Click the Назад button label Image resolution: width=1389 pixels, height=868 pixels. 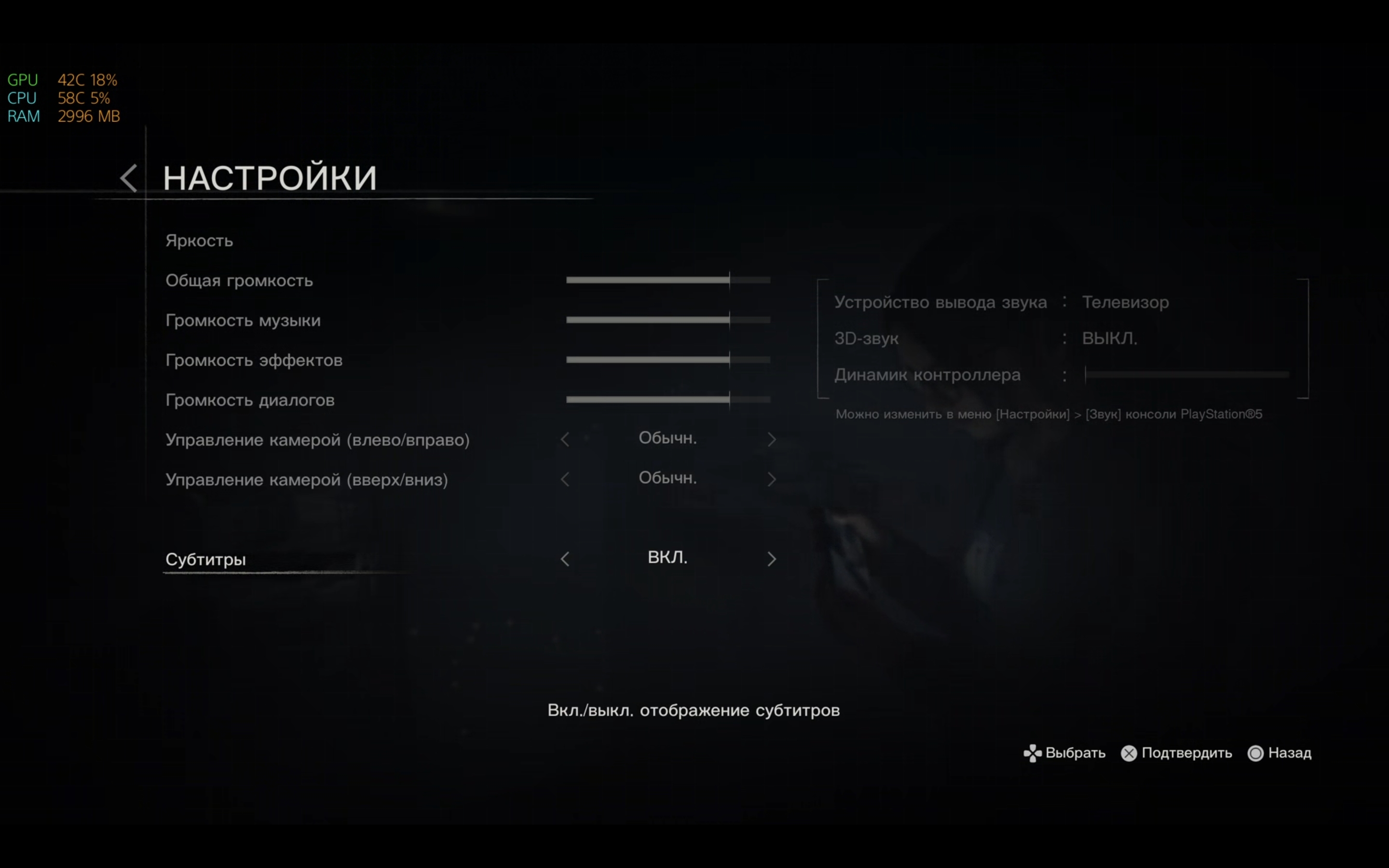(x=1292, y=753)
